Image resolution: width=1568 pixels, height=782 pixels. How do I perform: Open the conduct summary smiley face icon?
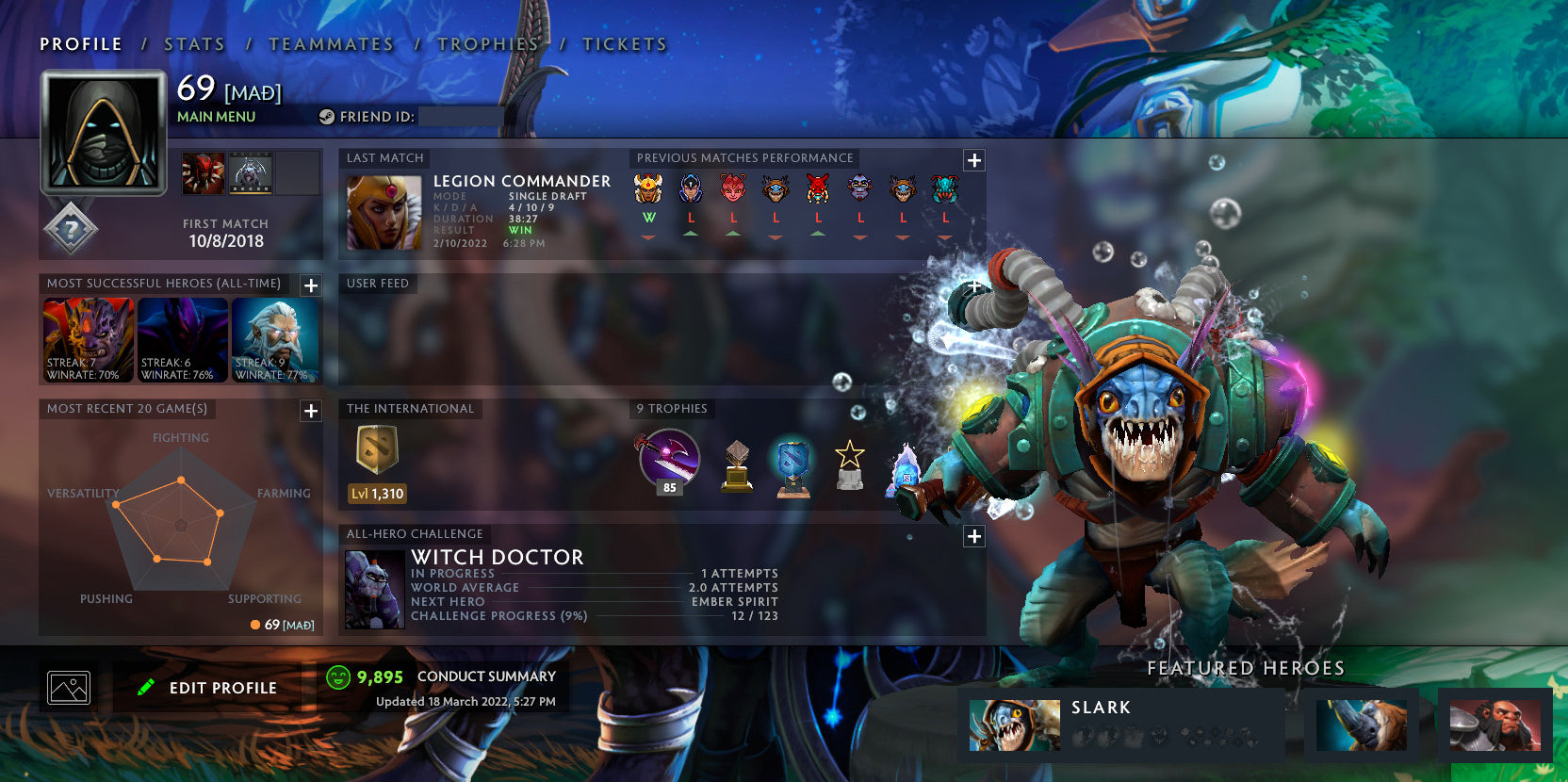click(x=336, y=676)
